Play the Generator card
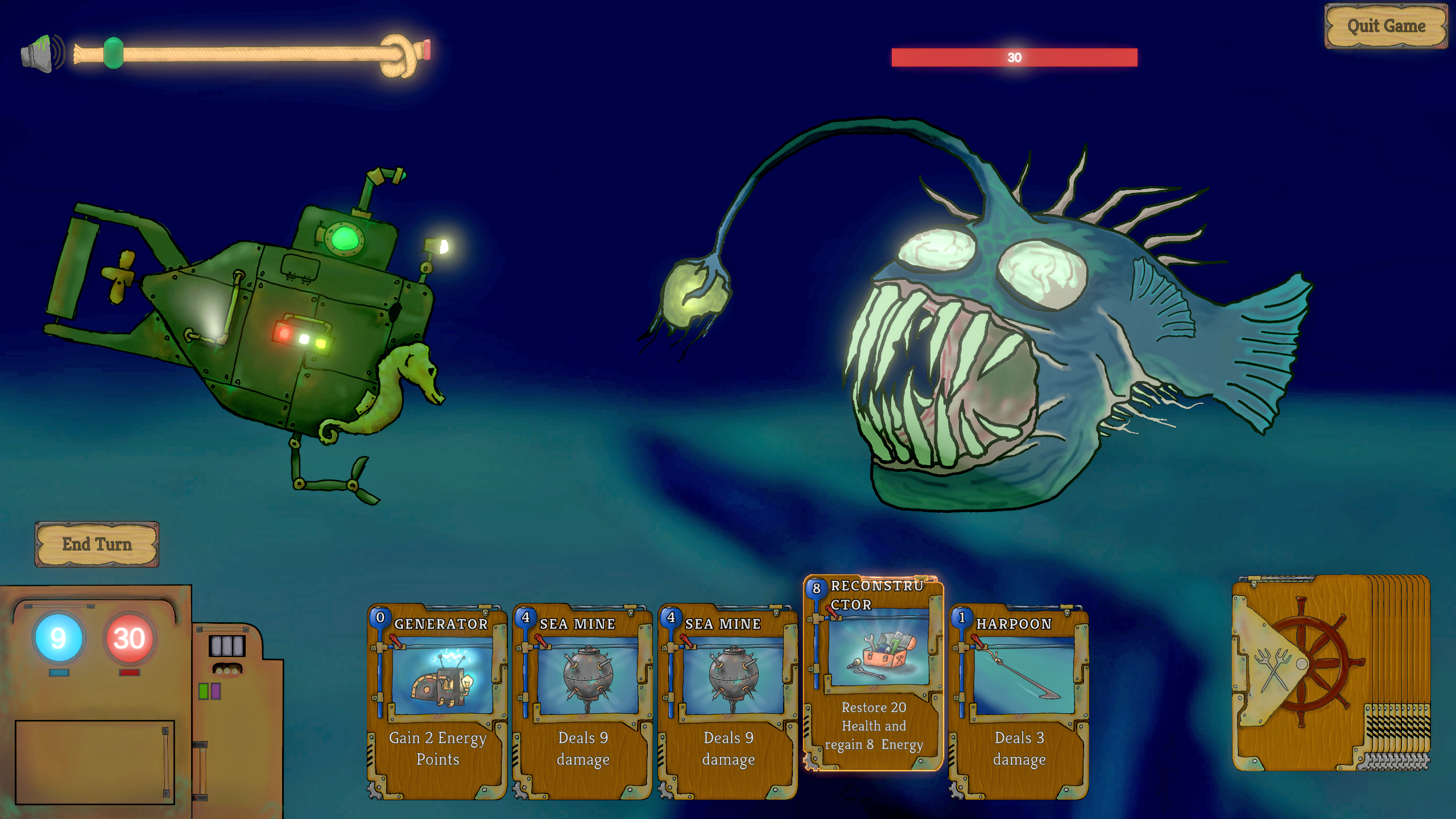1456x819 pixels. point(437,702)
